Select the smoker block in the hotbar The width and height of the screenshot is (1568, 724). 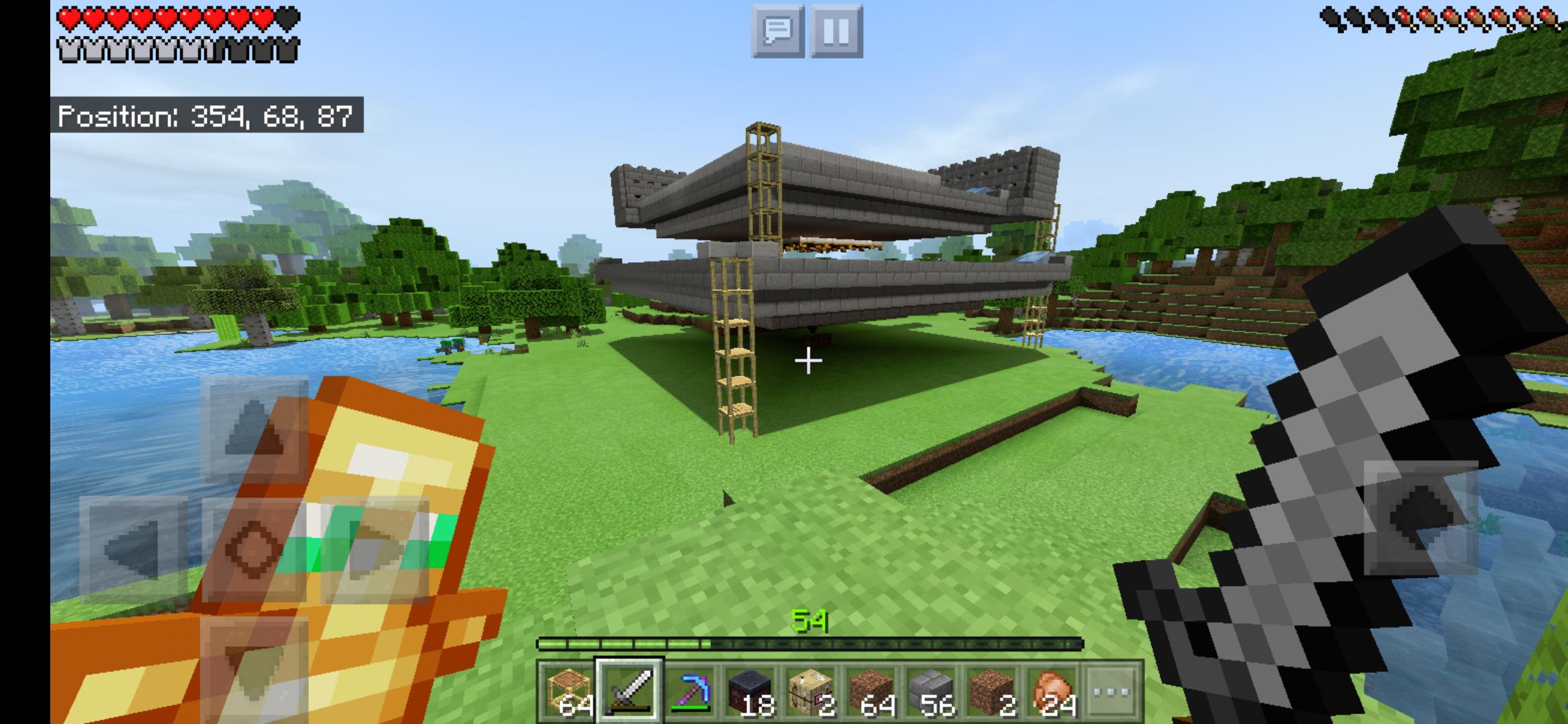pos(750,692)
